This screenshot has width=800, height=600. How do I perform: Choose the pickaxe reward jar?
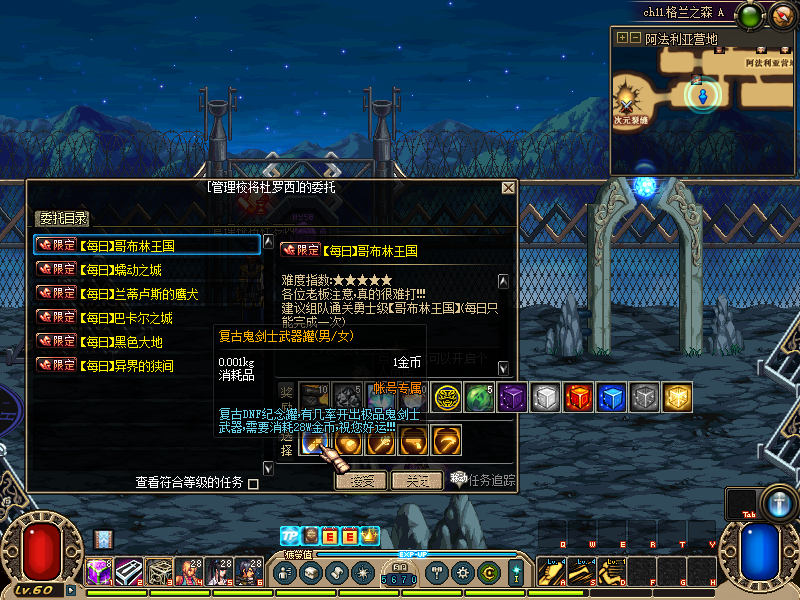click(x=445, y=441)
